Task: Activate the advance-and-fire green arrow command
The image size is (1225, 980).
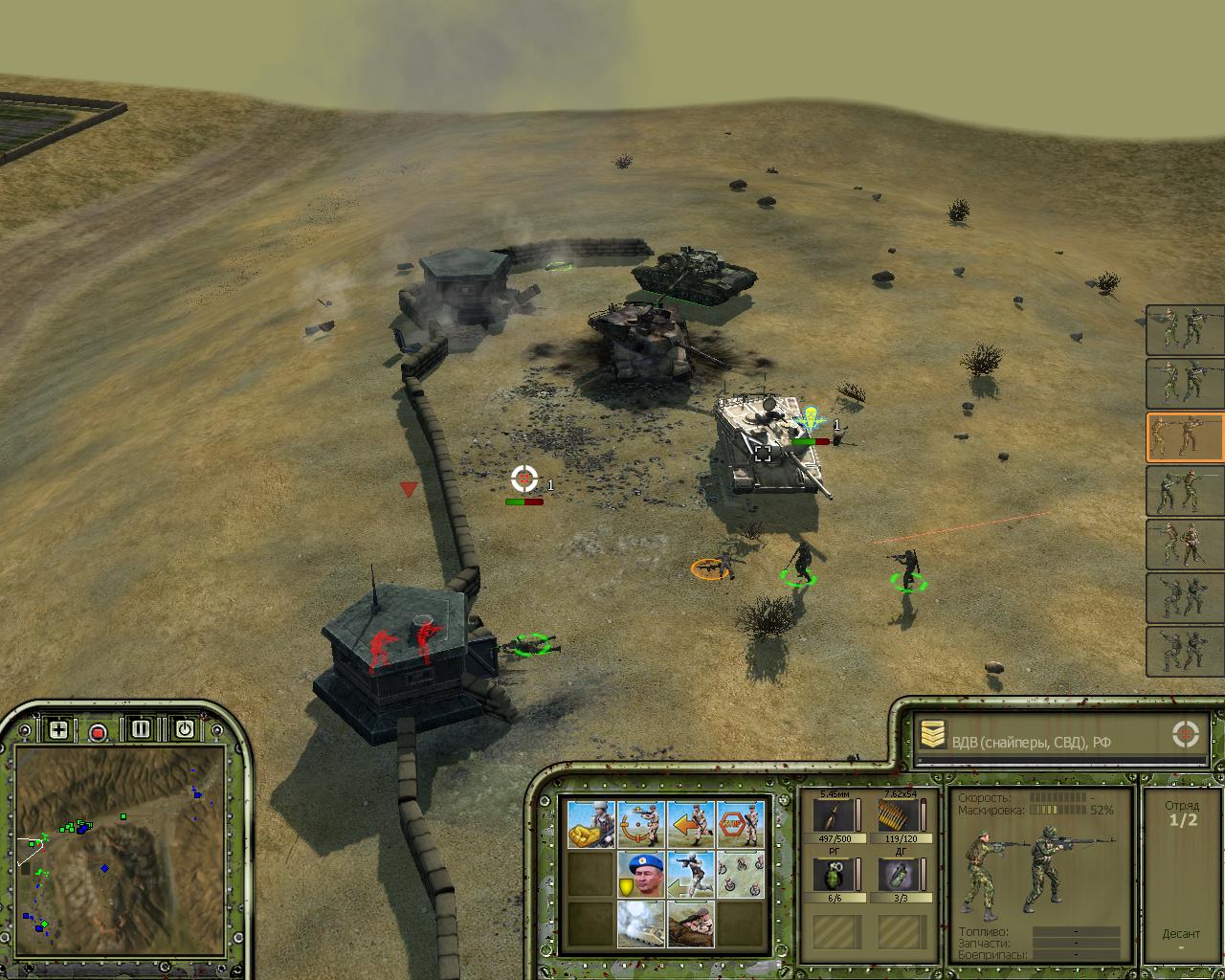Action: (690, 874)
